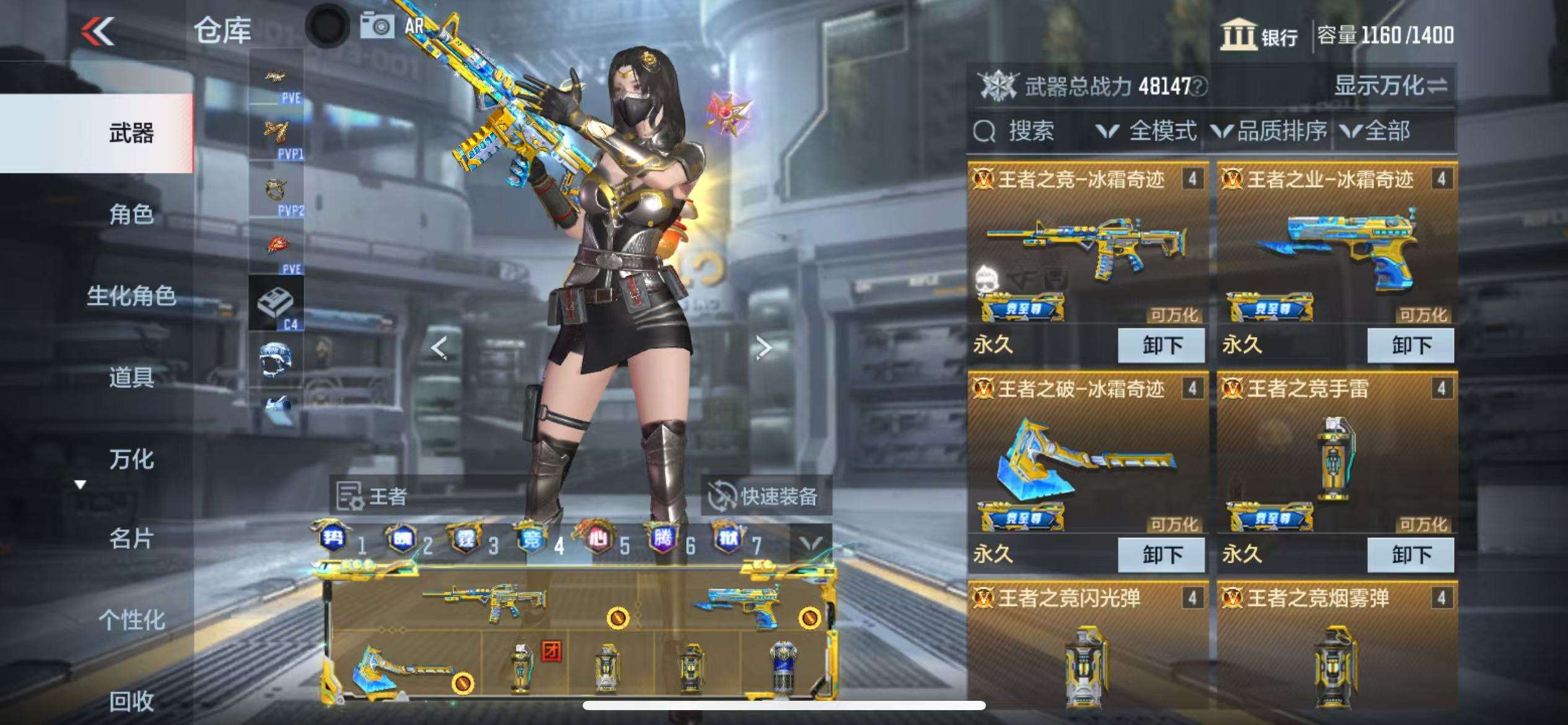Open the 全模式 mode filter dropdown
The width and height of the screenshot is (1568, 725).
[x=1146, y=131]
